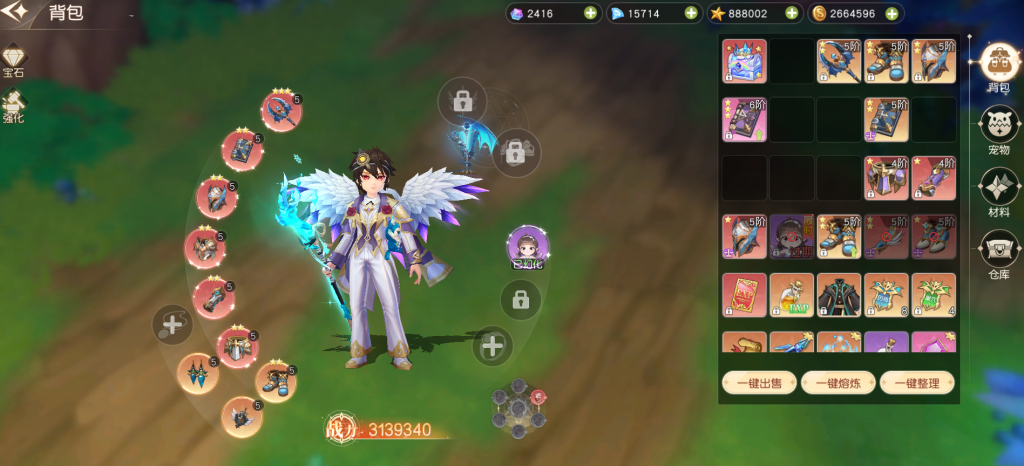
Task: Click the 一键整理 sort button
Action: point(918,382)
